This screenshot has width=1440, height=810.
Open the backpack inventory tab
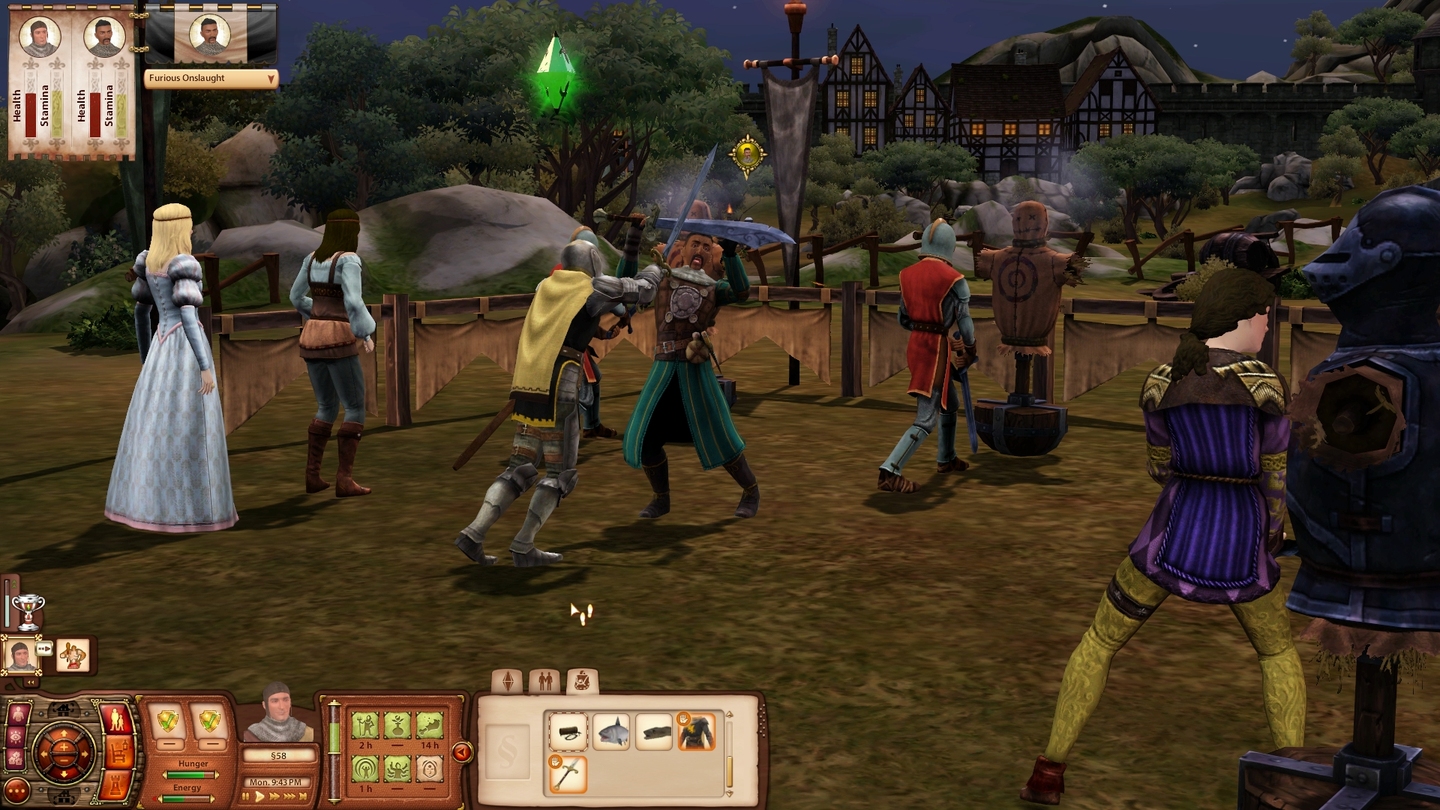pyautogui.click(x=582, y=679)
